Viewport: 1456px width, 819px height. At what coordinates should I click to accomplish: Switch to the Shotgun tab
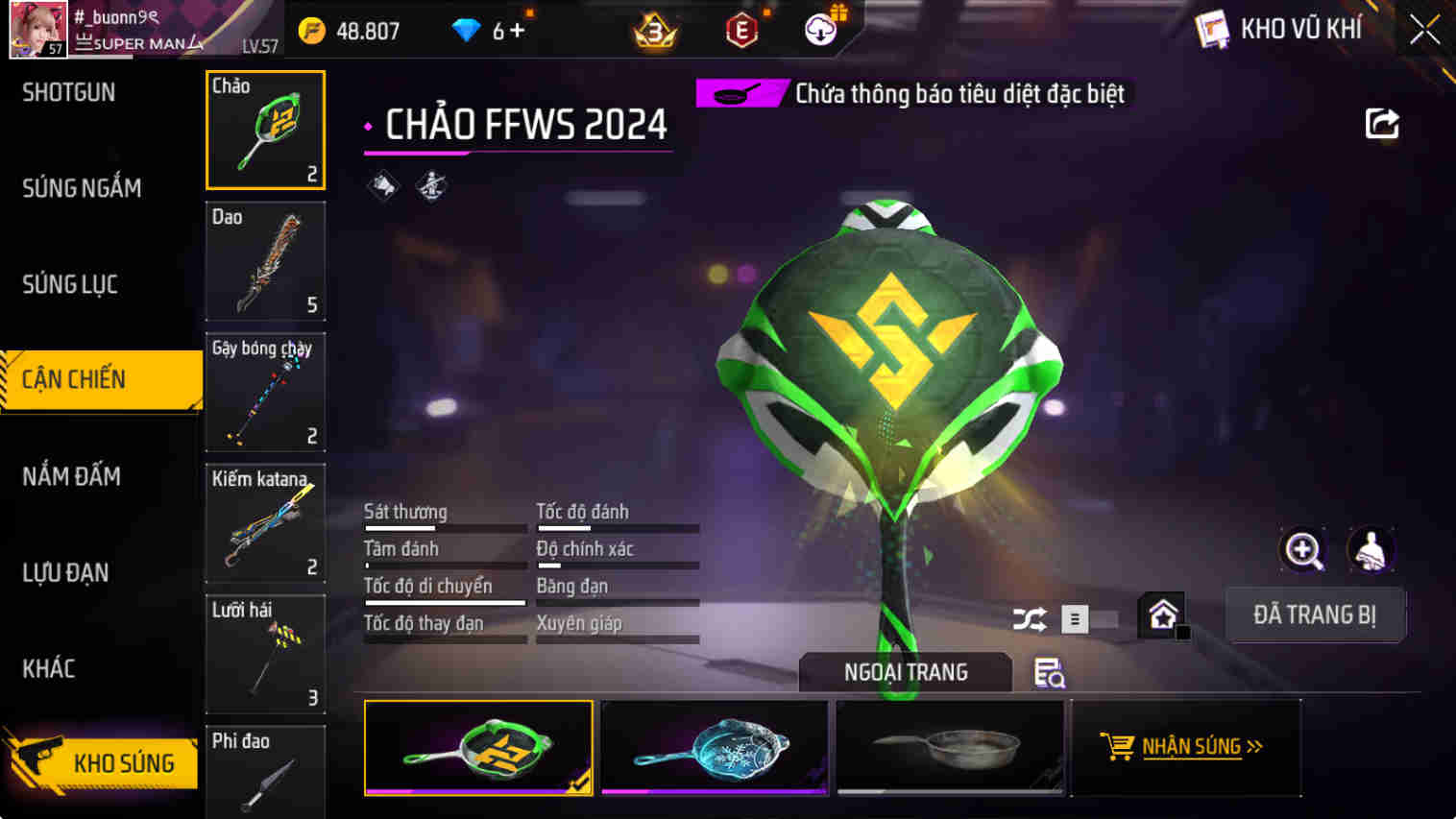pos(68,92)
